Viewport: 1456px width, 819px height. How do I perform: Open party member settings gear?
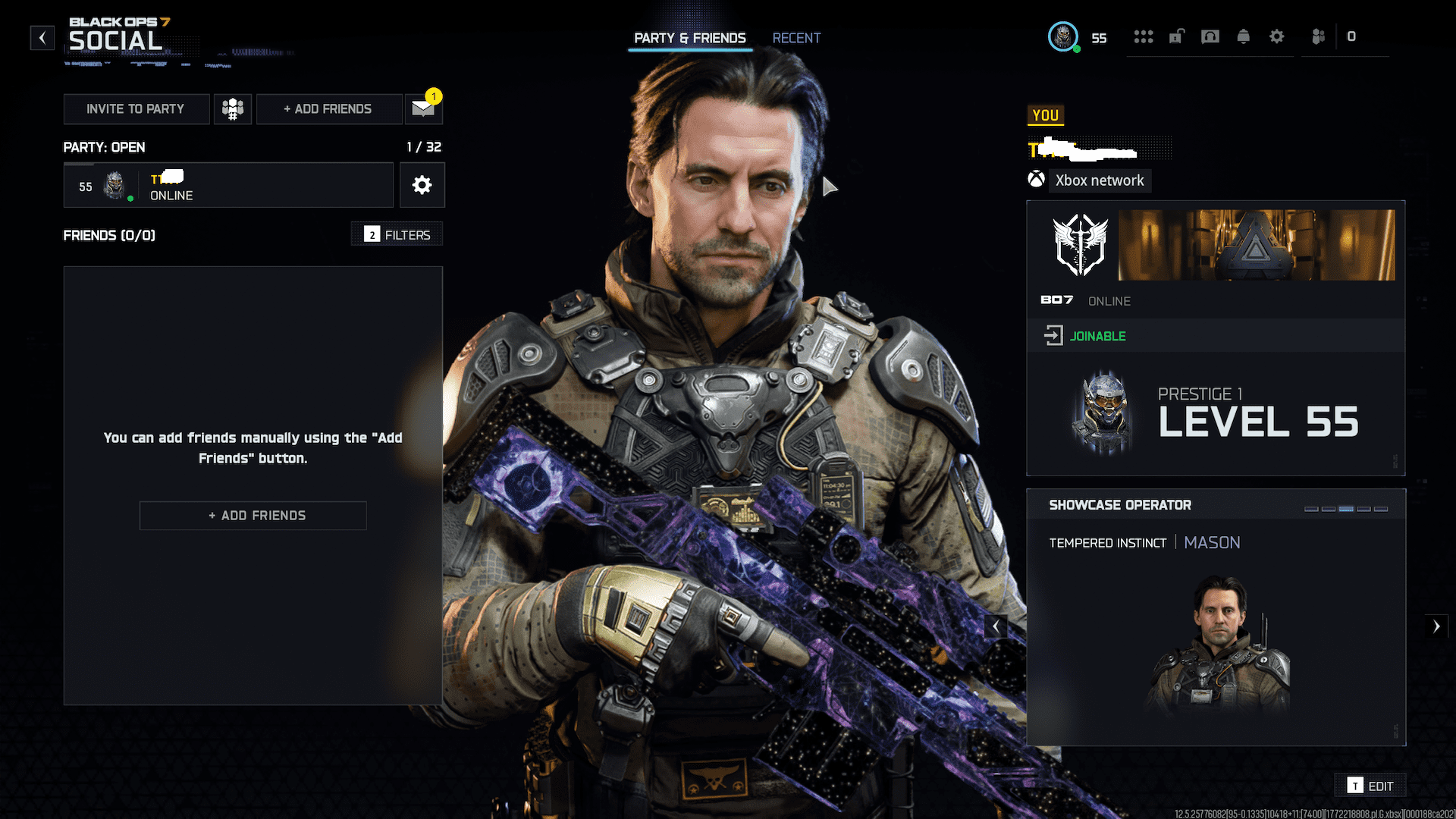pyautogui.click(x=422, y=185)
